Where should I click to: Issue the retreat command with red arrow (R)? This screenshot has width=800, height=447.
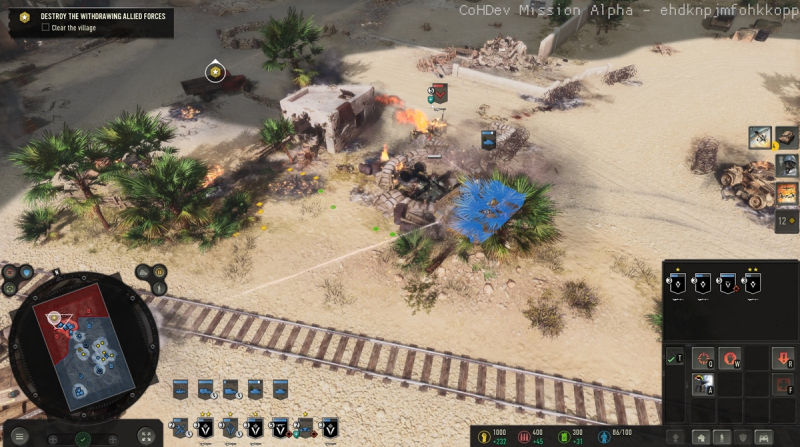[x=782, y=358]
